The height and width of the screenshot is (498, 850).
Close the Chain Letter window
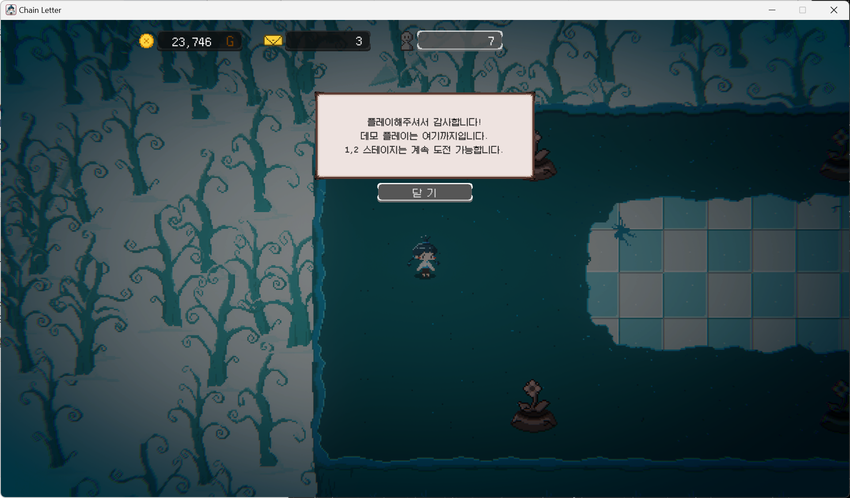(x=833, y=10)
